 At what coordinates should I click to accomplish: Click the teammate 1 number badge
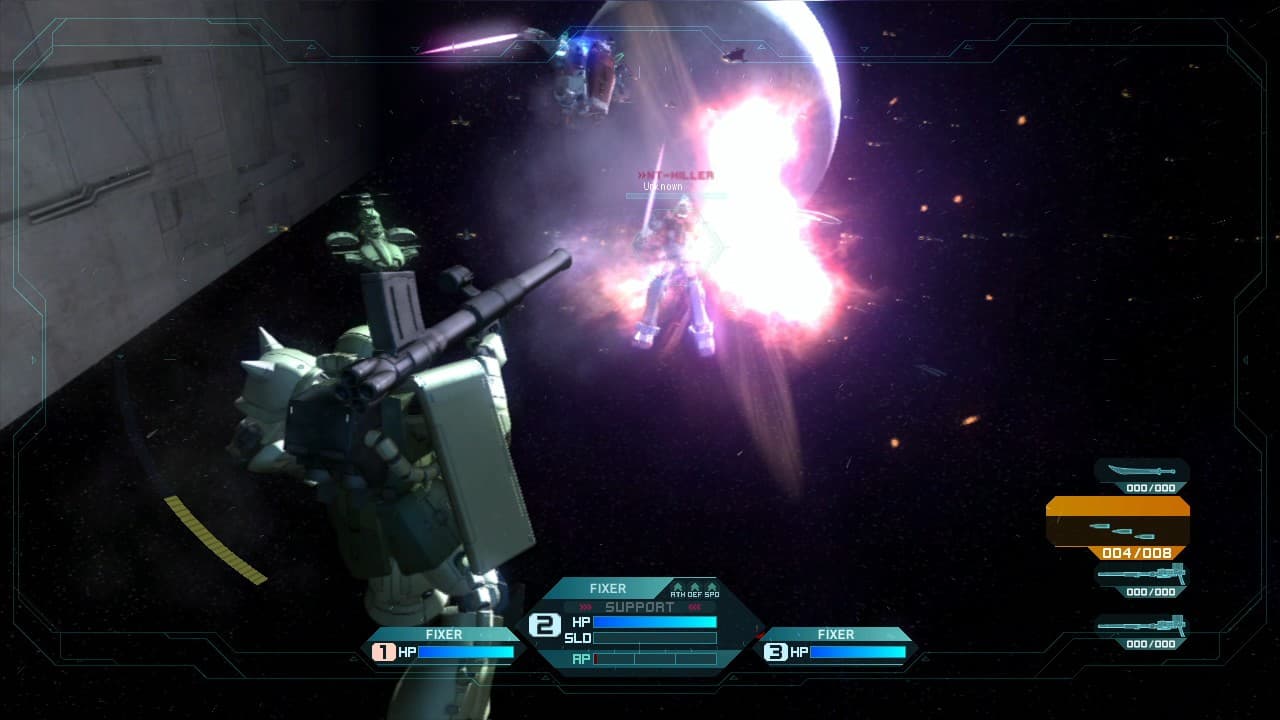coord(383,651)
